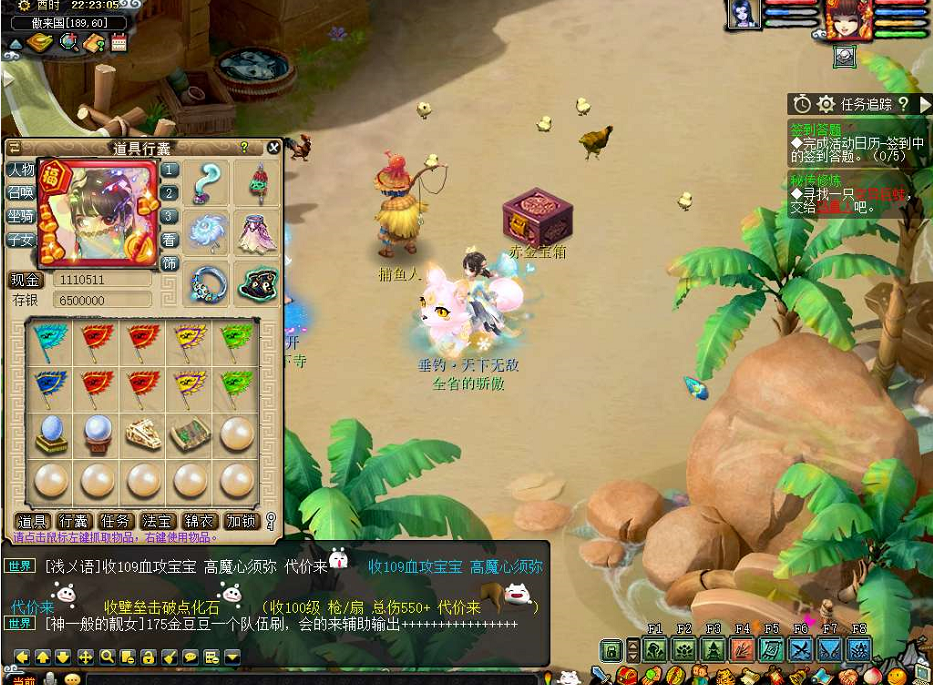Image resolution: width=933 pixels, height=685 pixels.
Task: Select the equipped ring slot
Action: (210, 284)
